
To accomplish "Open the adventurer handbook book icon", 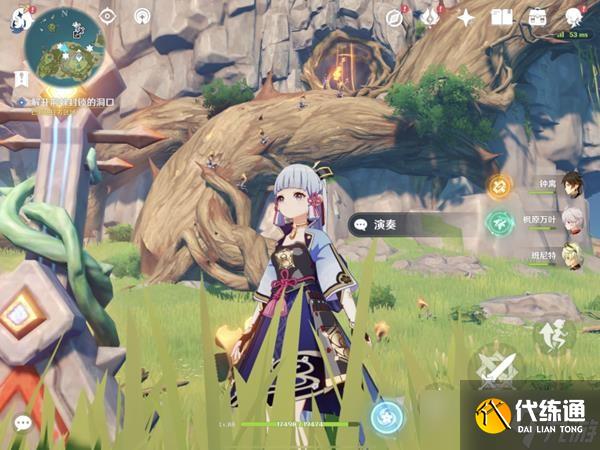I will pos(502,17).
